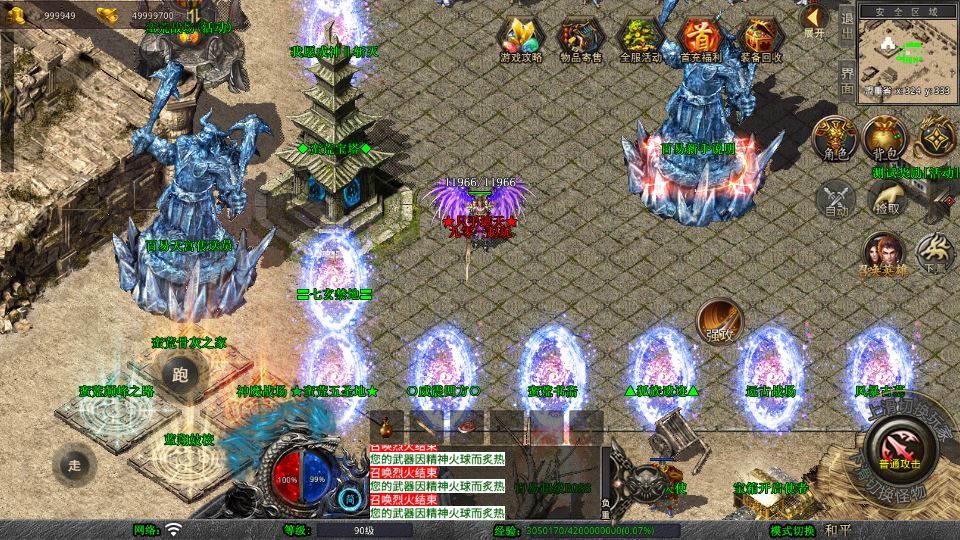Open the 首充福利 first-recharge bonus icon
Image resolution: width=960 pixels, height=540 pixels.
pos(700,40)
